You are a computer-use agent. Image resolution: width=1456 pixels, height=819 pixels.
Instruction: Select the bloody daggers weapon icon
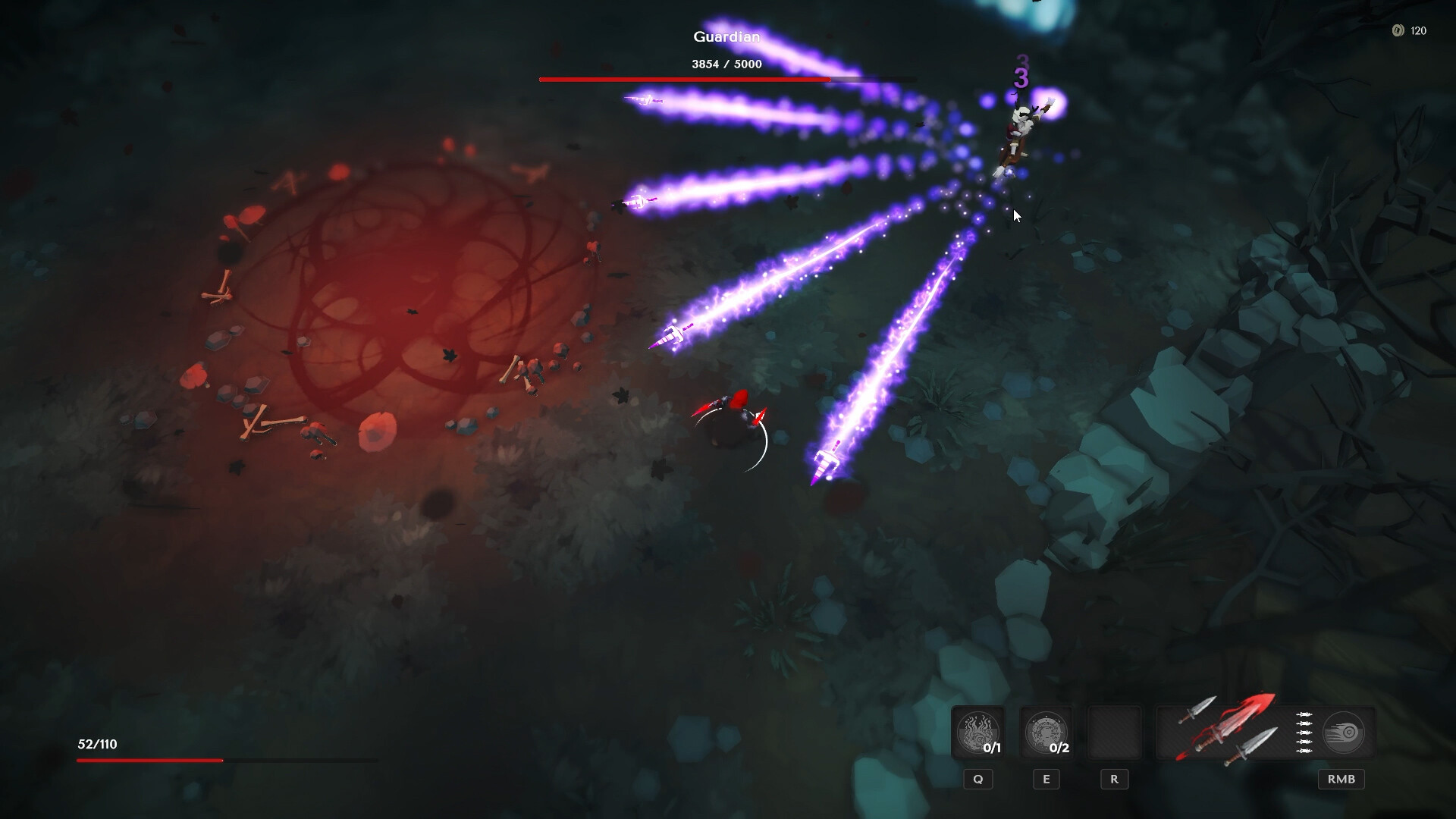click(1227, 730)
